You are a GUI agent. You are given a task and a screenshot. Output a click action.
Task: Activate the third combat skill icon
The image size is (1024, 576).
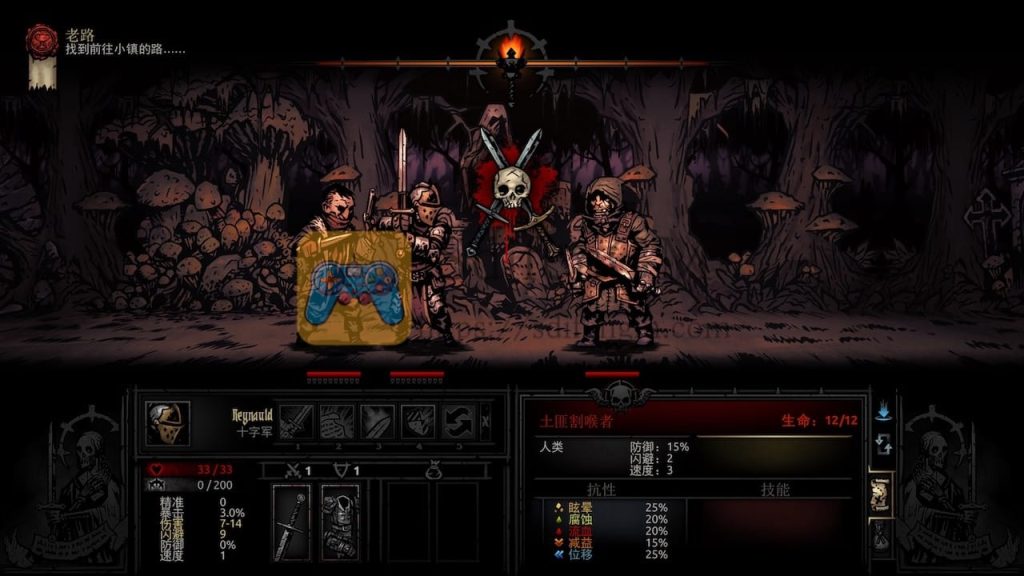pos(377,422)
